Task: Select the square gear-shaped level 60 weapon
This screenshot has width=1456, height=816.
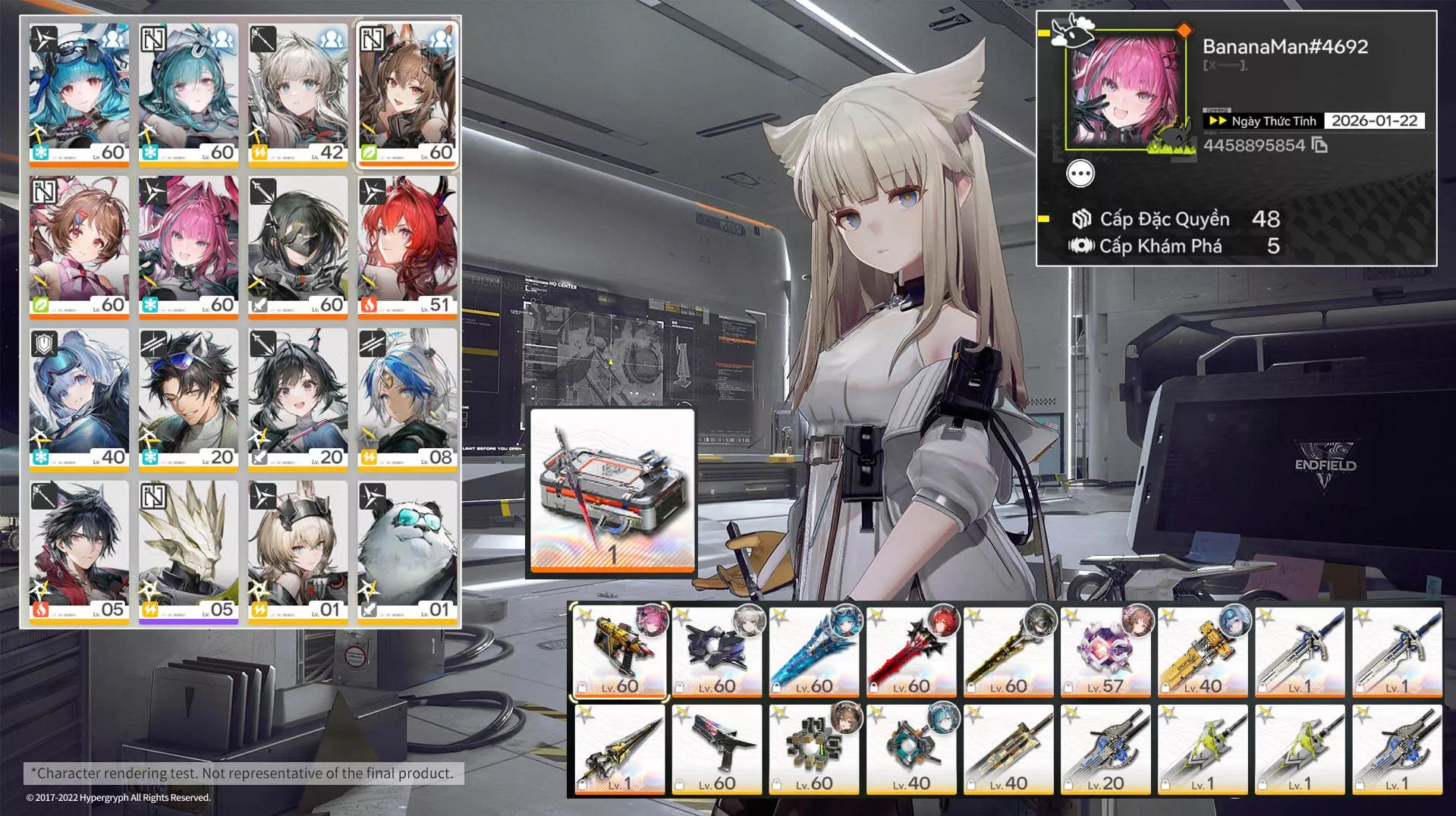Action: 813,749
